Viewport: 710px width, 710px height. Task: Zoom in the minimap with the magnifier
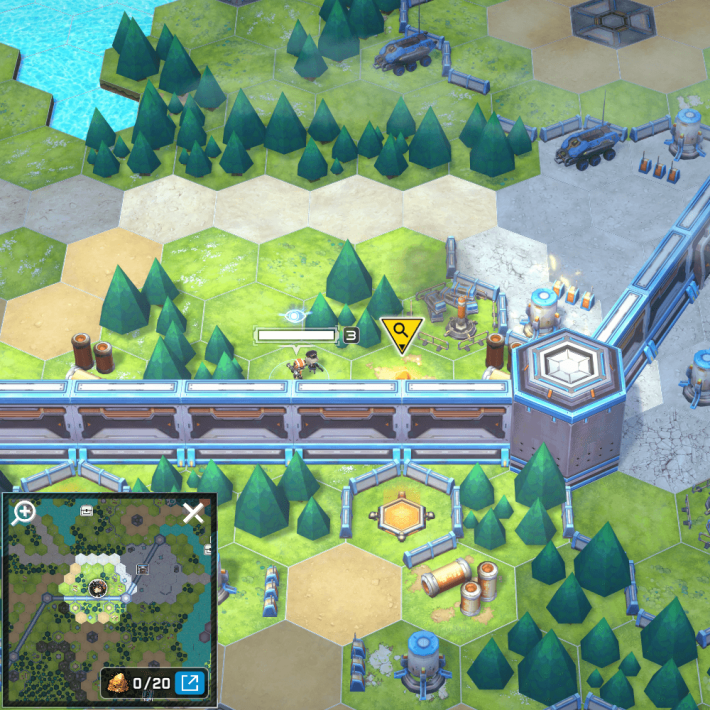[23, 514]
